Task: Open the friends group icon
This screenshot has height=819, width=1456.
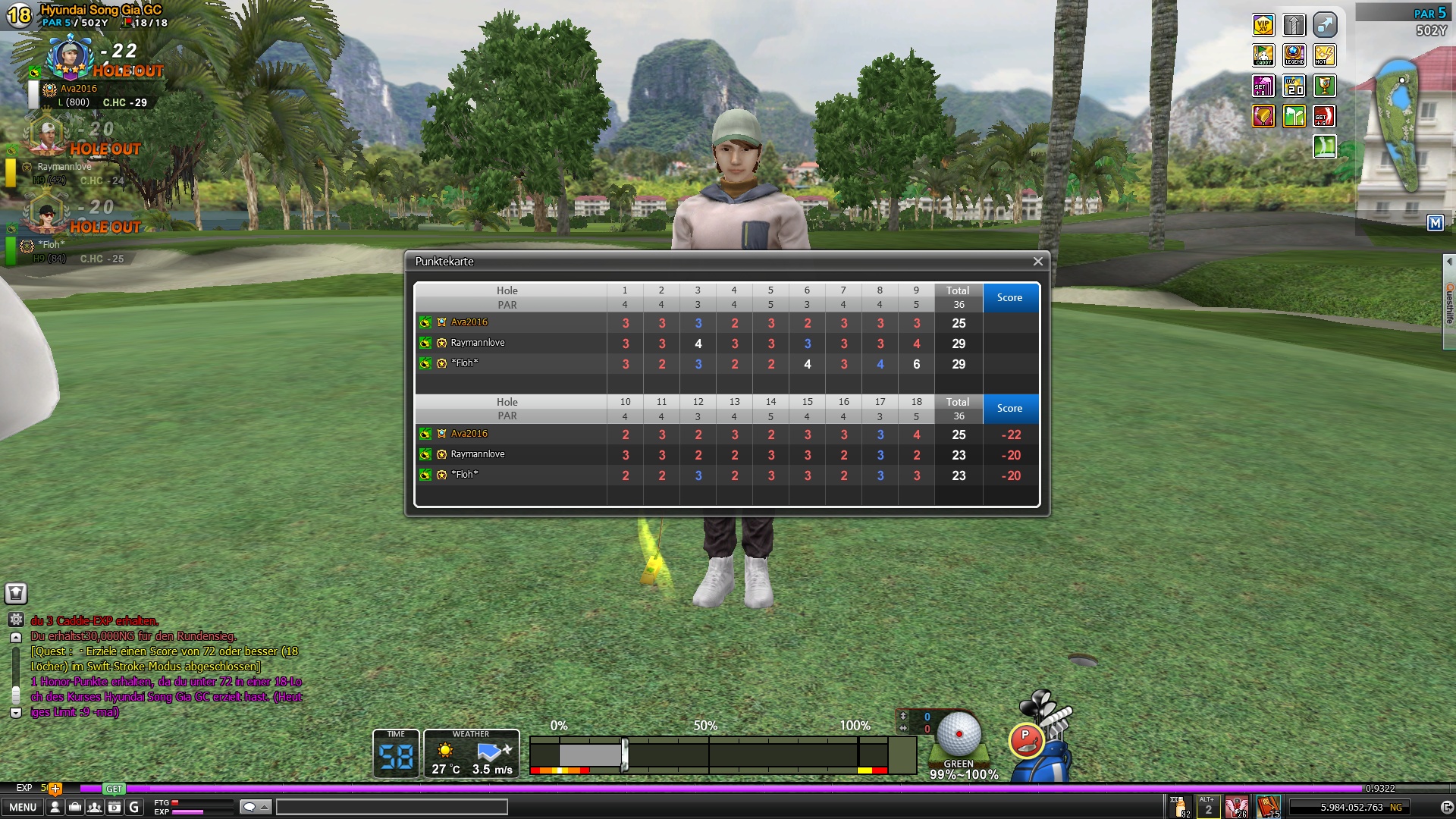Action: coord(95,808)
